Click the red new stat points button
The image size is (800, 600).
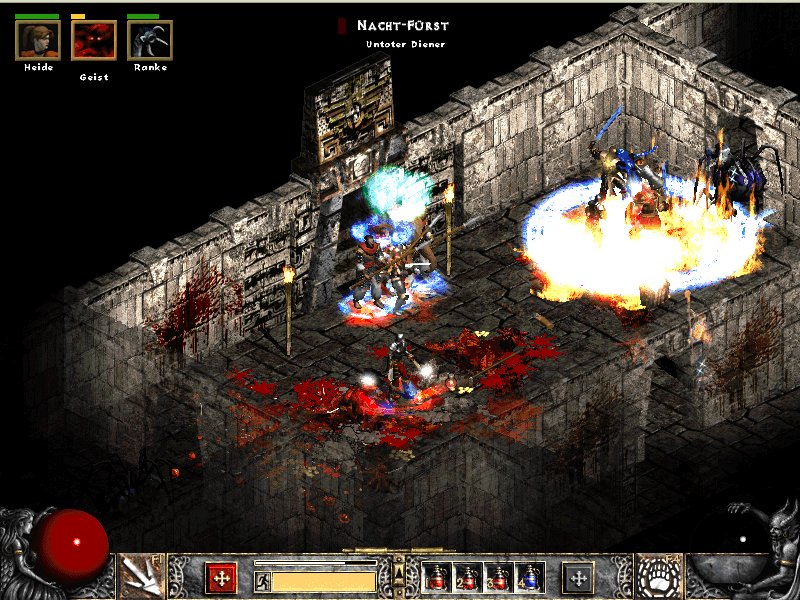coord(221,577)
